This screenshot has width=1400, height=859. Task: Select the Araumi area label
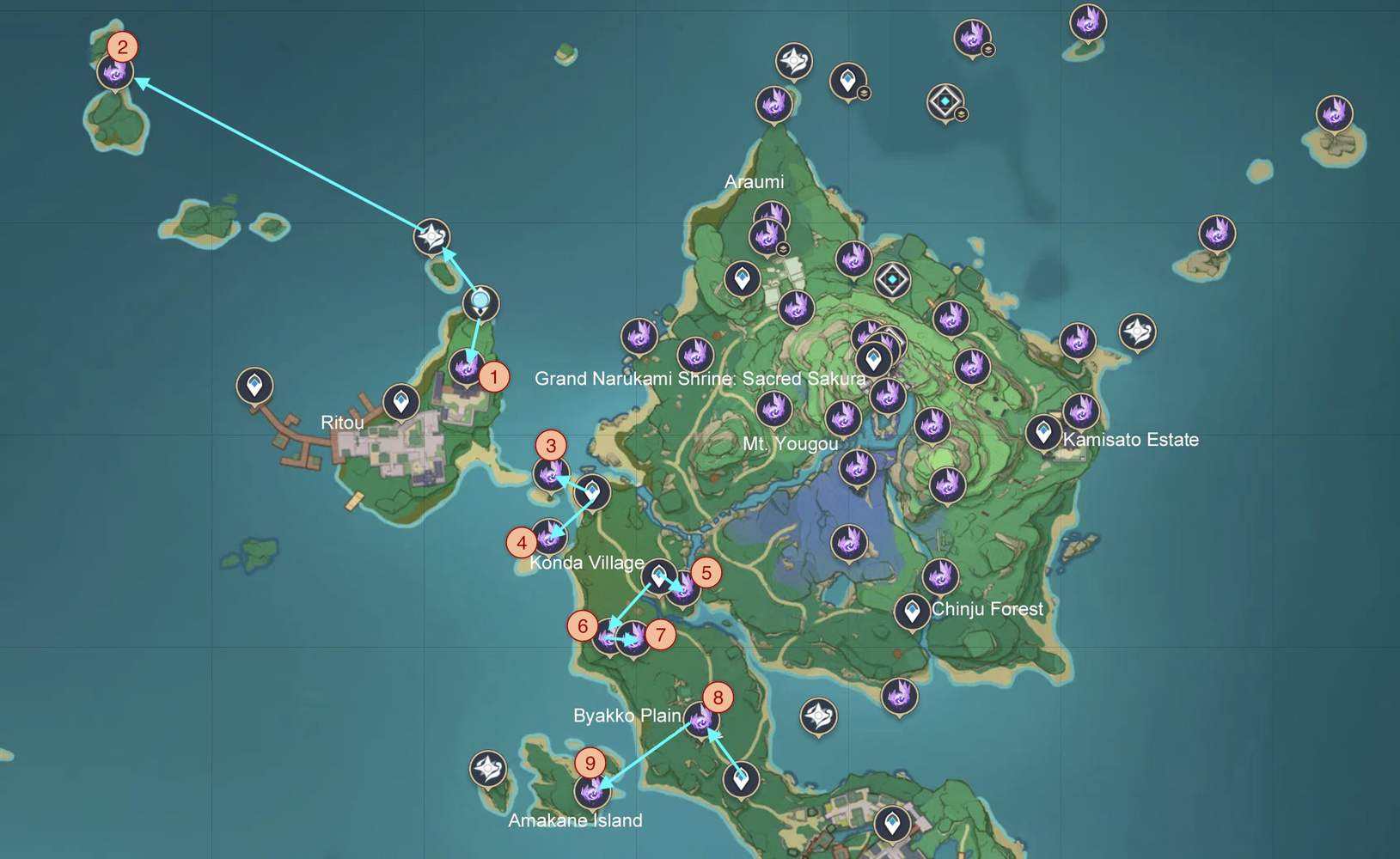tap(753, 181)
